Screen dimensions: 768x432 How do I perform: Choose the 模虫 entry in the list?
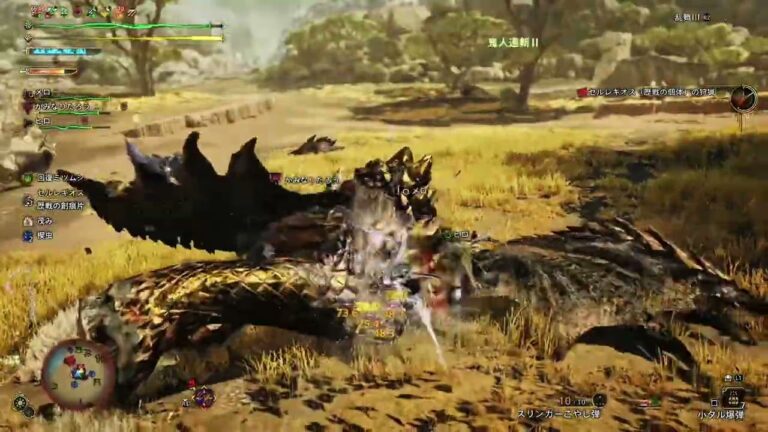[x=43, y=236]
